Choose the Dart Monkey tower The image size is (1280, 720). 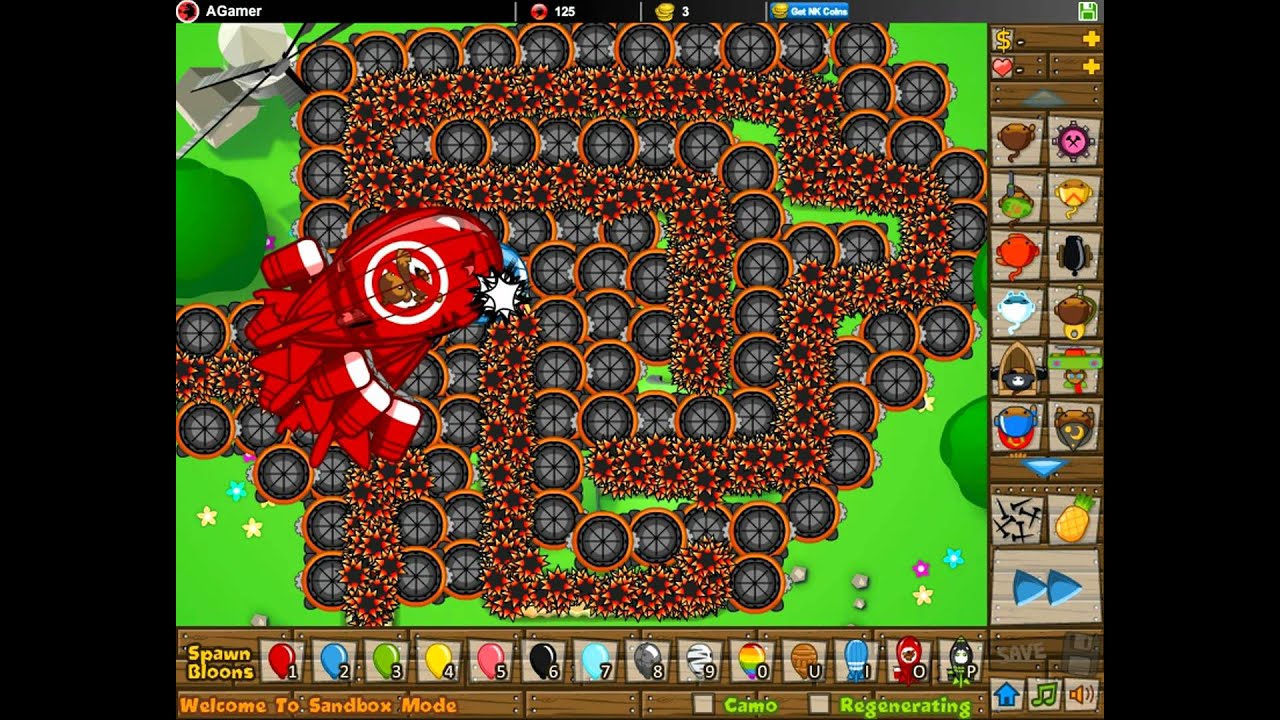pos(1018,140)
